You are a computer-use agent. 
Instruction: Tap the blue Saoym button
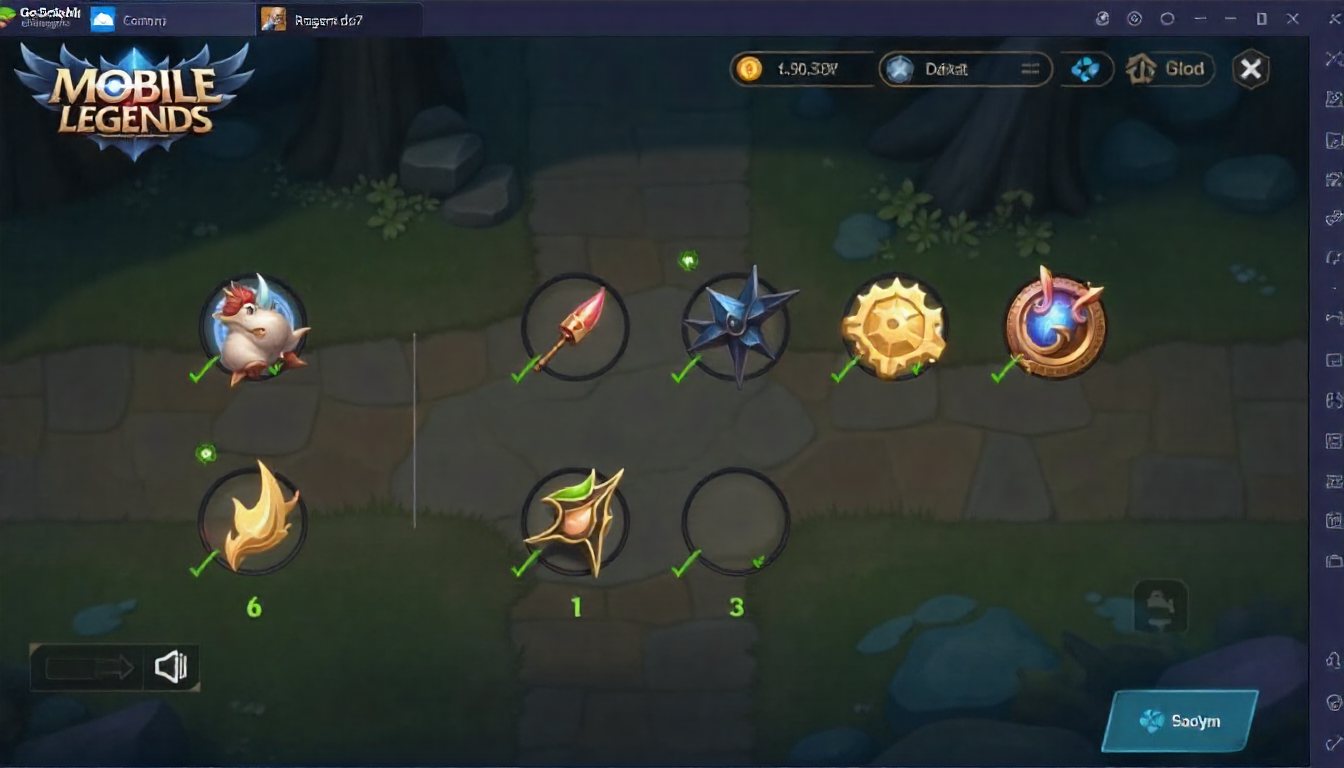tap(1180, 720)
